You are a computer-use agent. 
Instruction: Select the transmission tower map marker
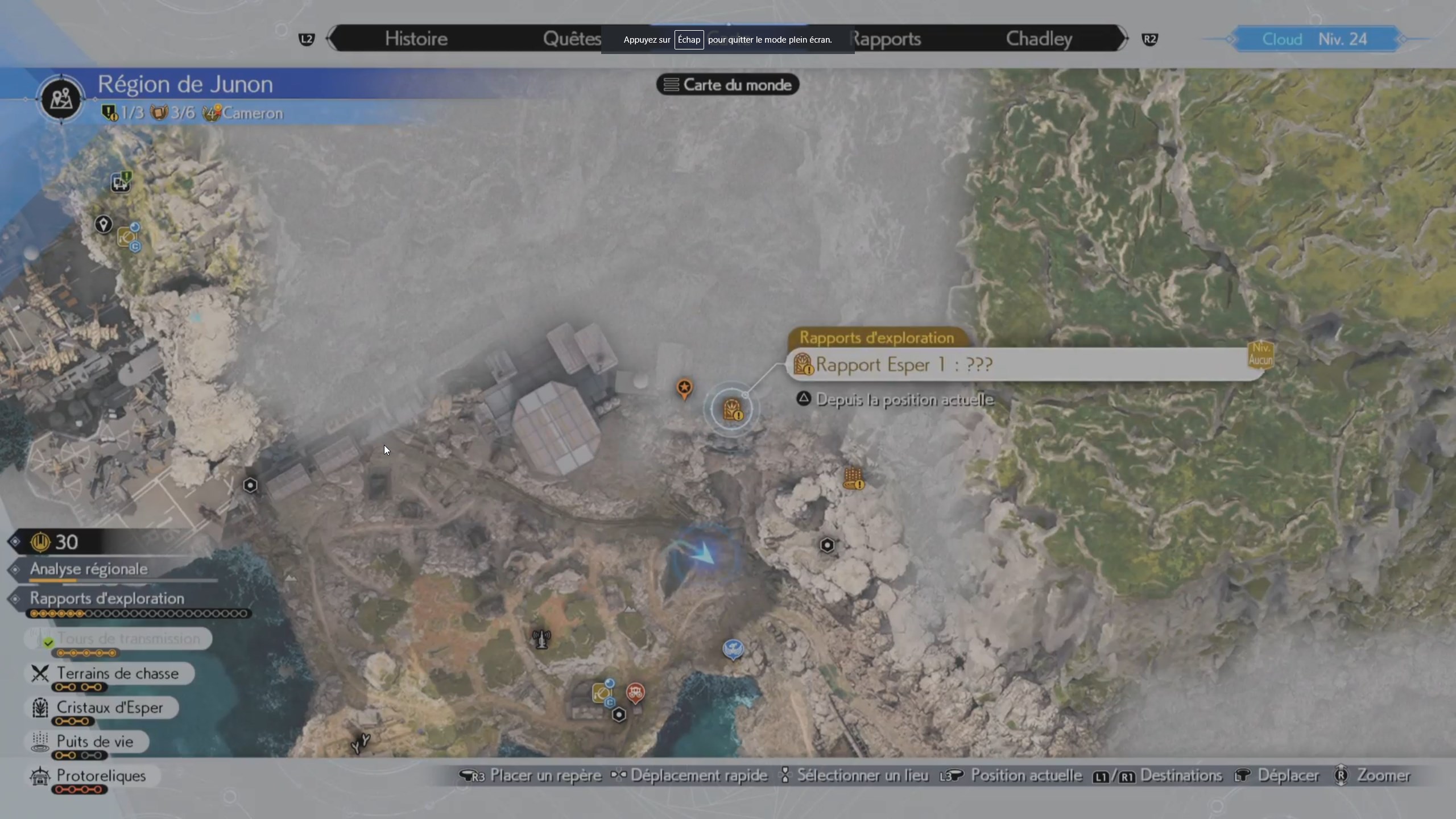point(541,639)
